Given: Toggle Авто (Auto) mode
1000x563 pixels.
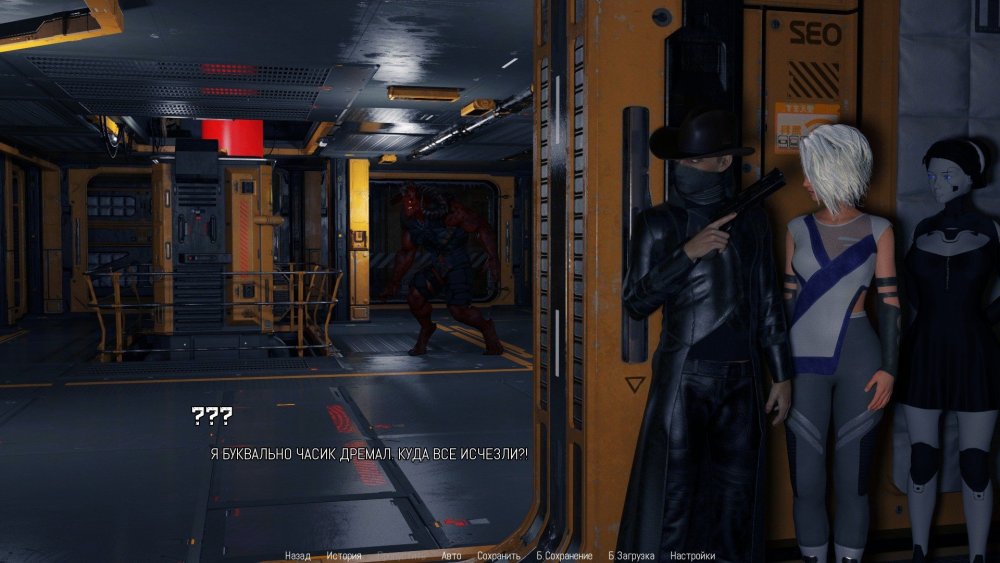Looking at the screenshot, I should pyautogui.click(x=451, y=556).
